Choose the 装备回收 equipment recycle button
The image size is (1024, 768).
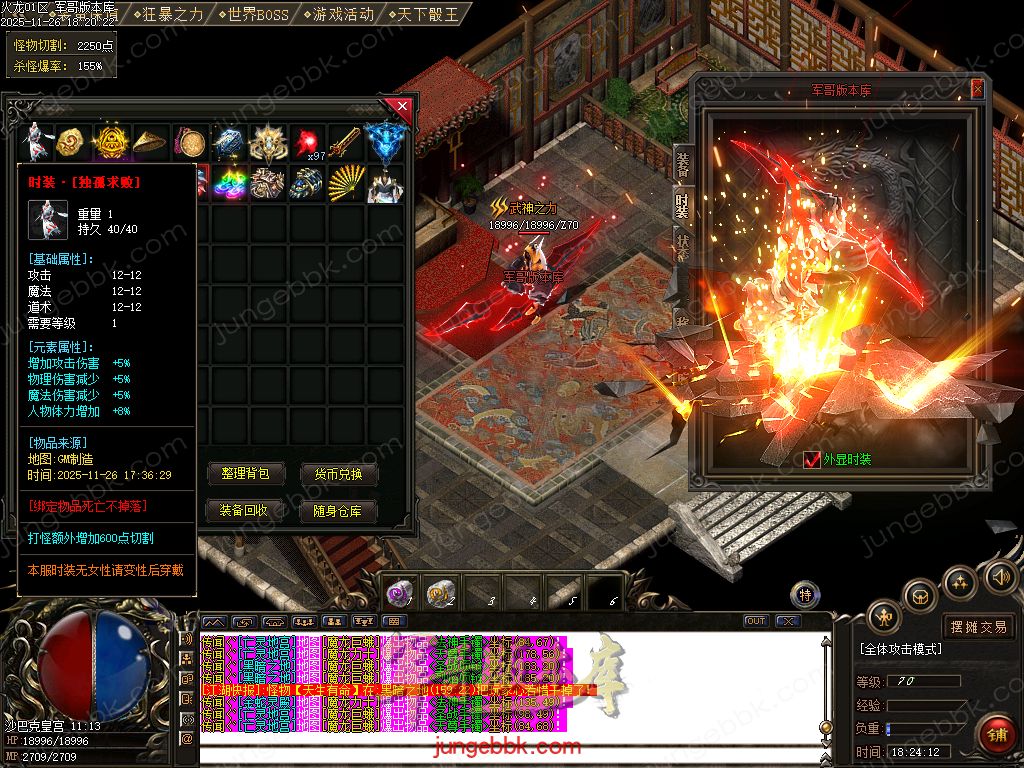point(246,510)
